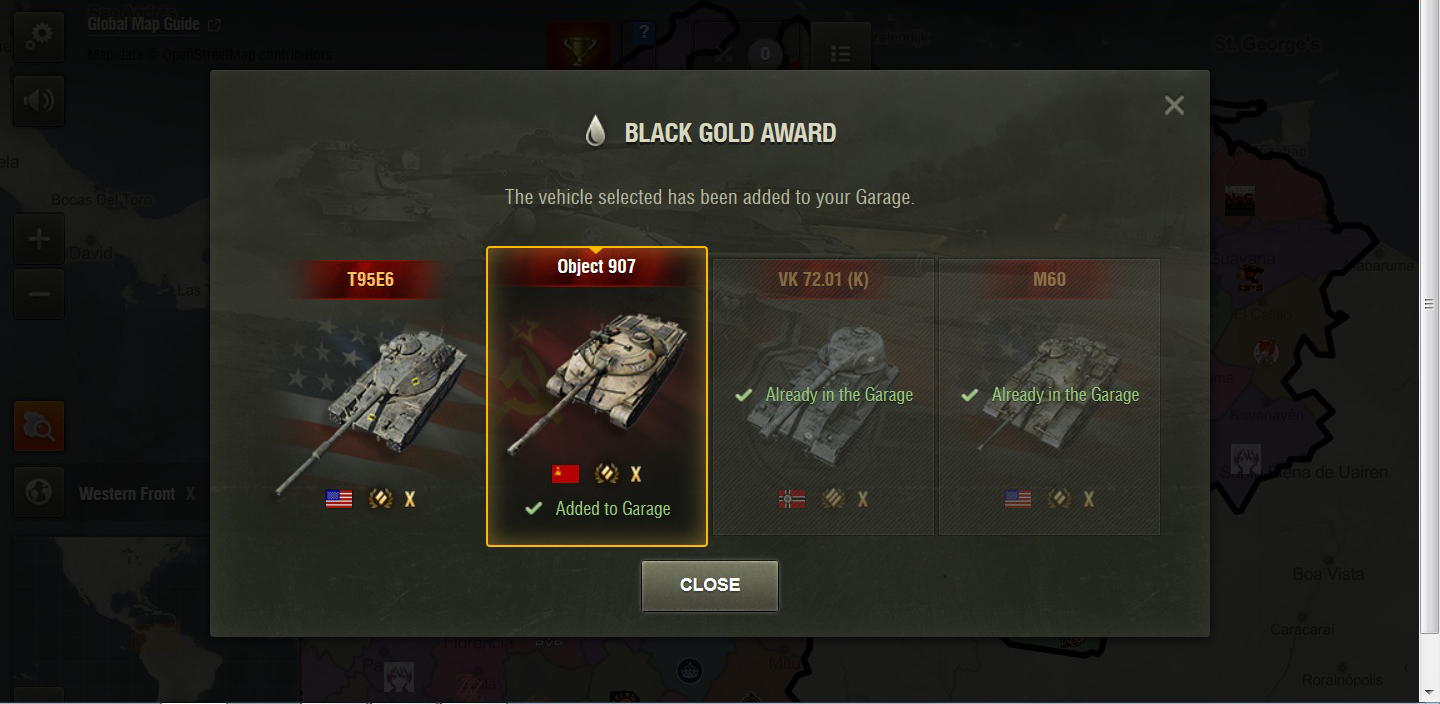Screen dimensions: 1440x704
Task: Close the Black Gold Award dialog
Action: pyautogui.click(x=709, y=585)
